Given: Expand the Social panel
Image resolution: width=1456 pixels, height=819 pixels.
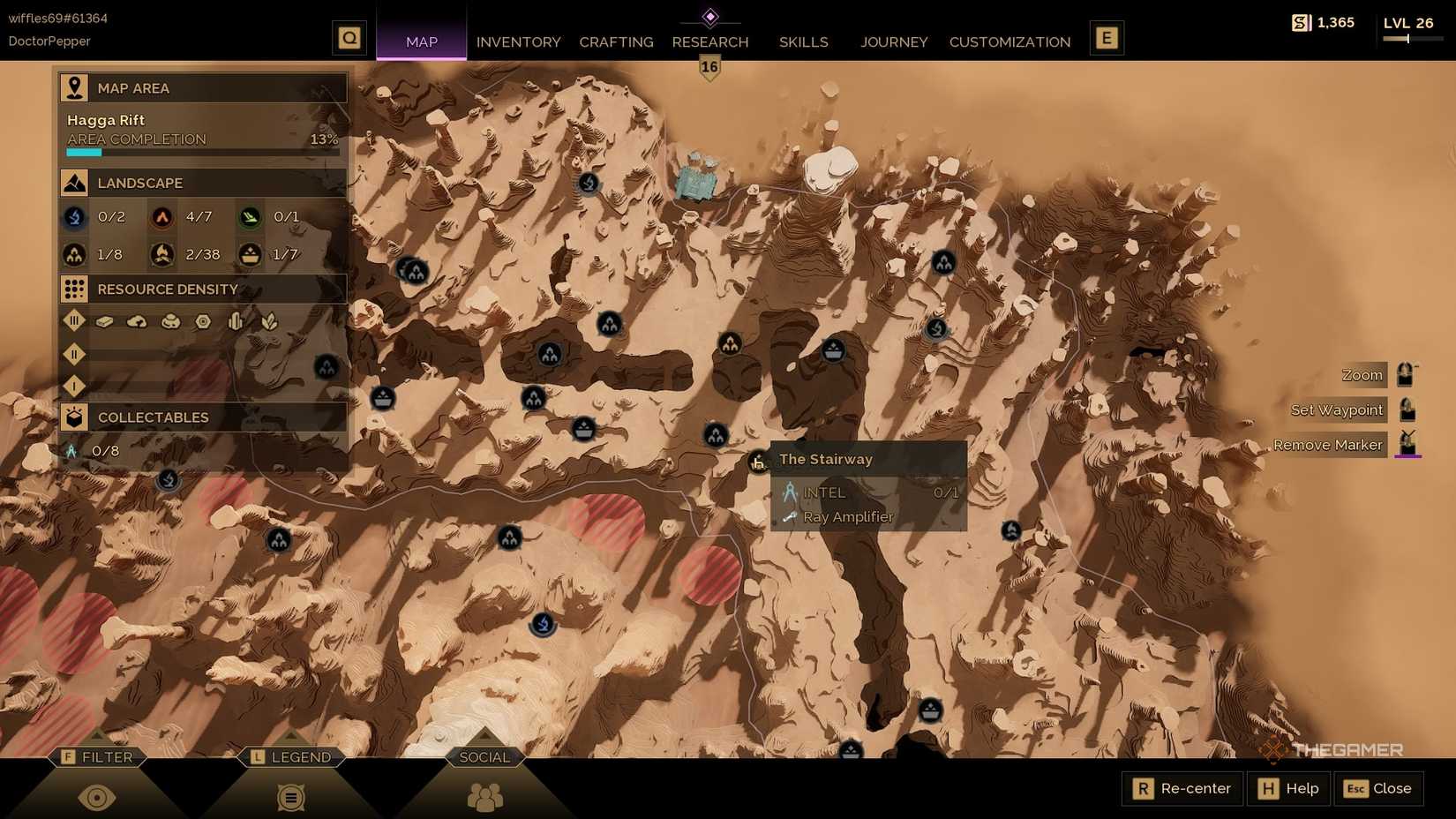Looking at the screenshot, I should (x=484, y=756).
